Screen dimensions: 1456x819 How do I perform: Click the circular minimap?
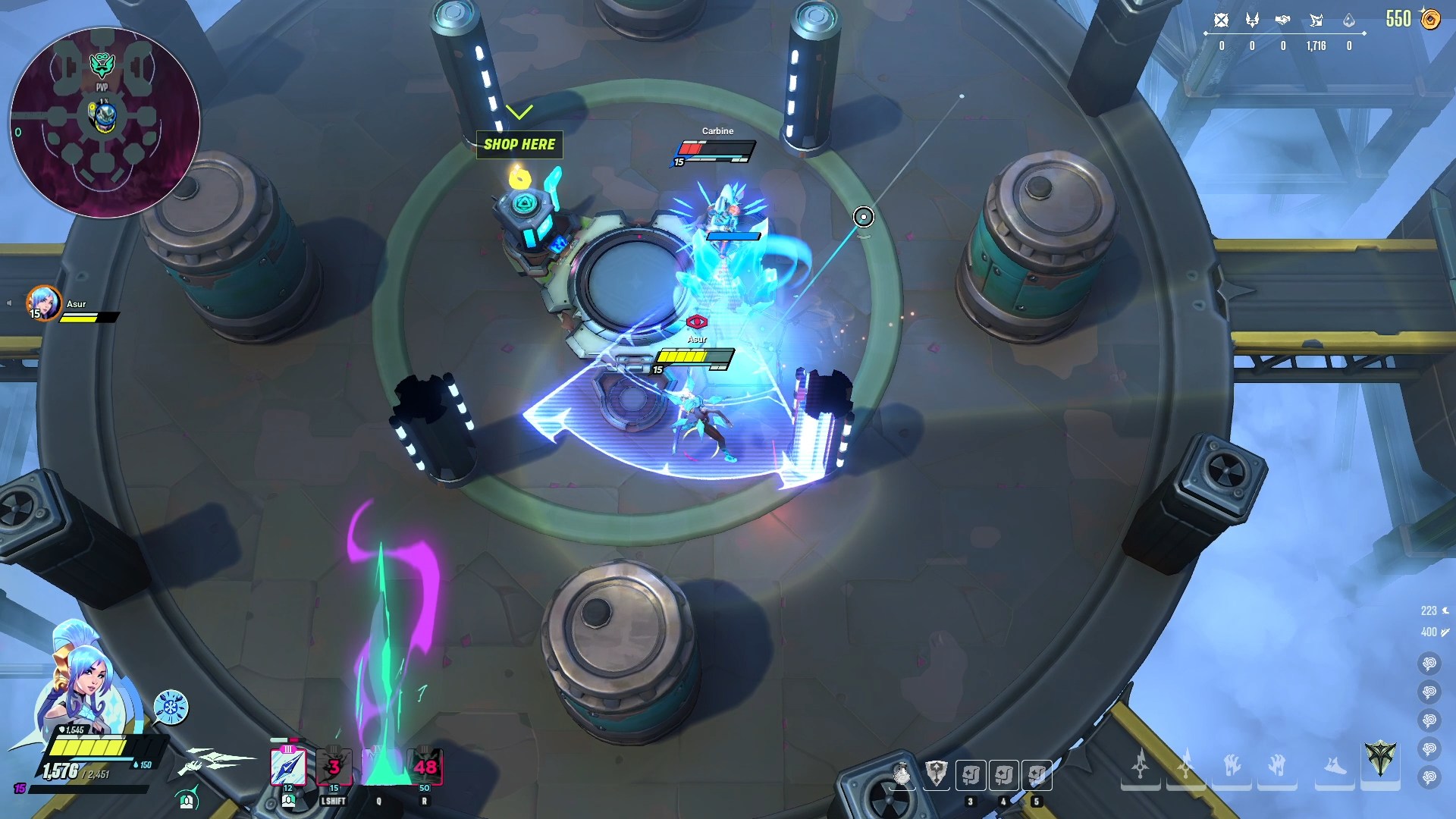(x=105, y=123)
